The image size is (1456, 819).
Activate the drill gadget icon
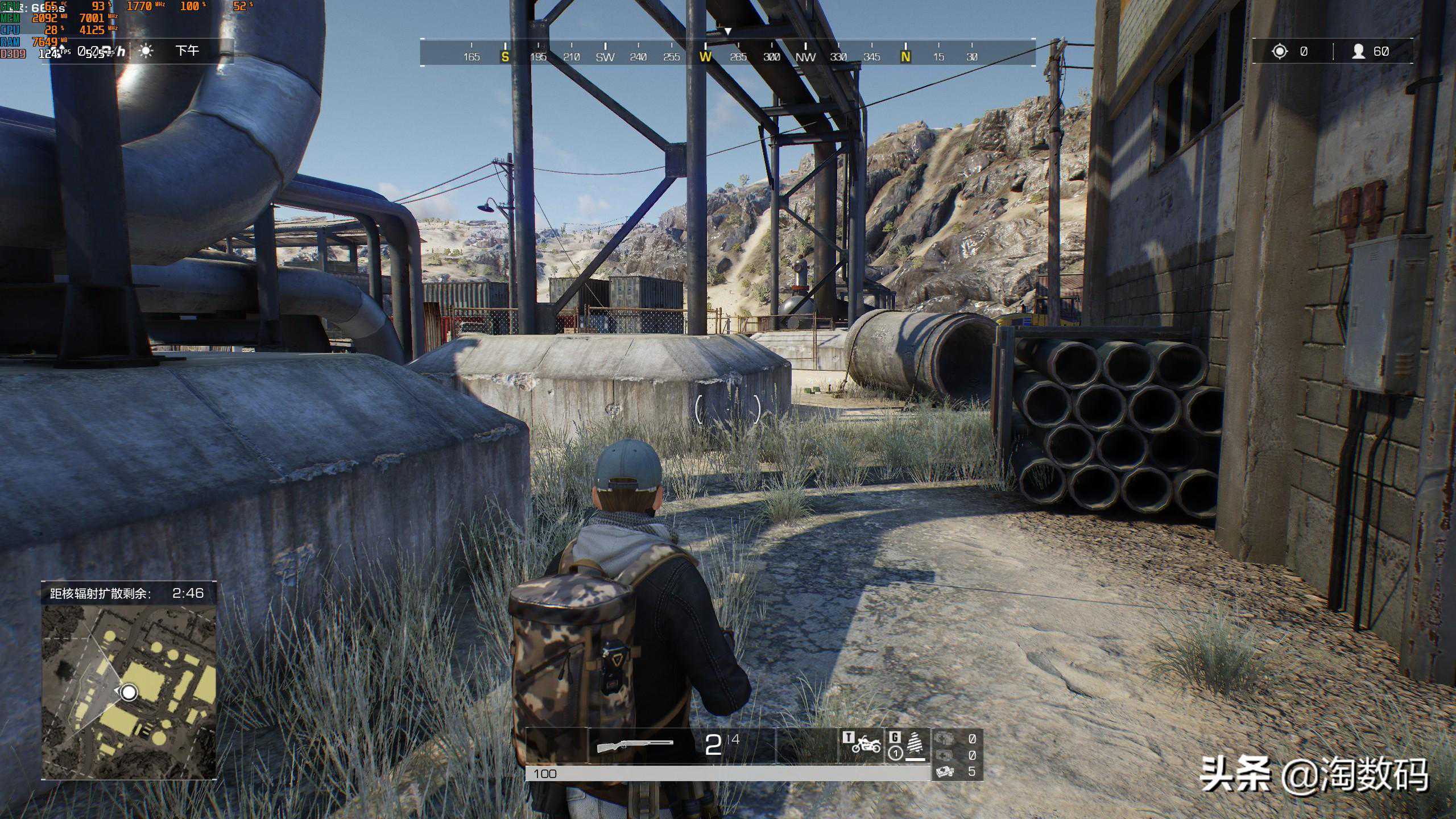915,744
